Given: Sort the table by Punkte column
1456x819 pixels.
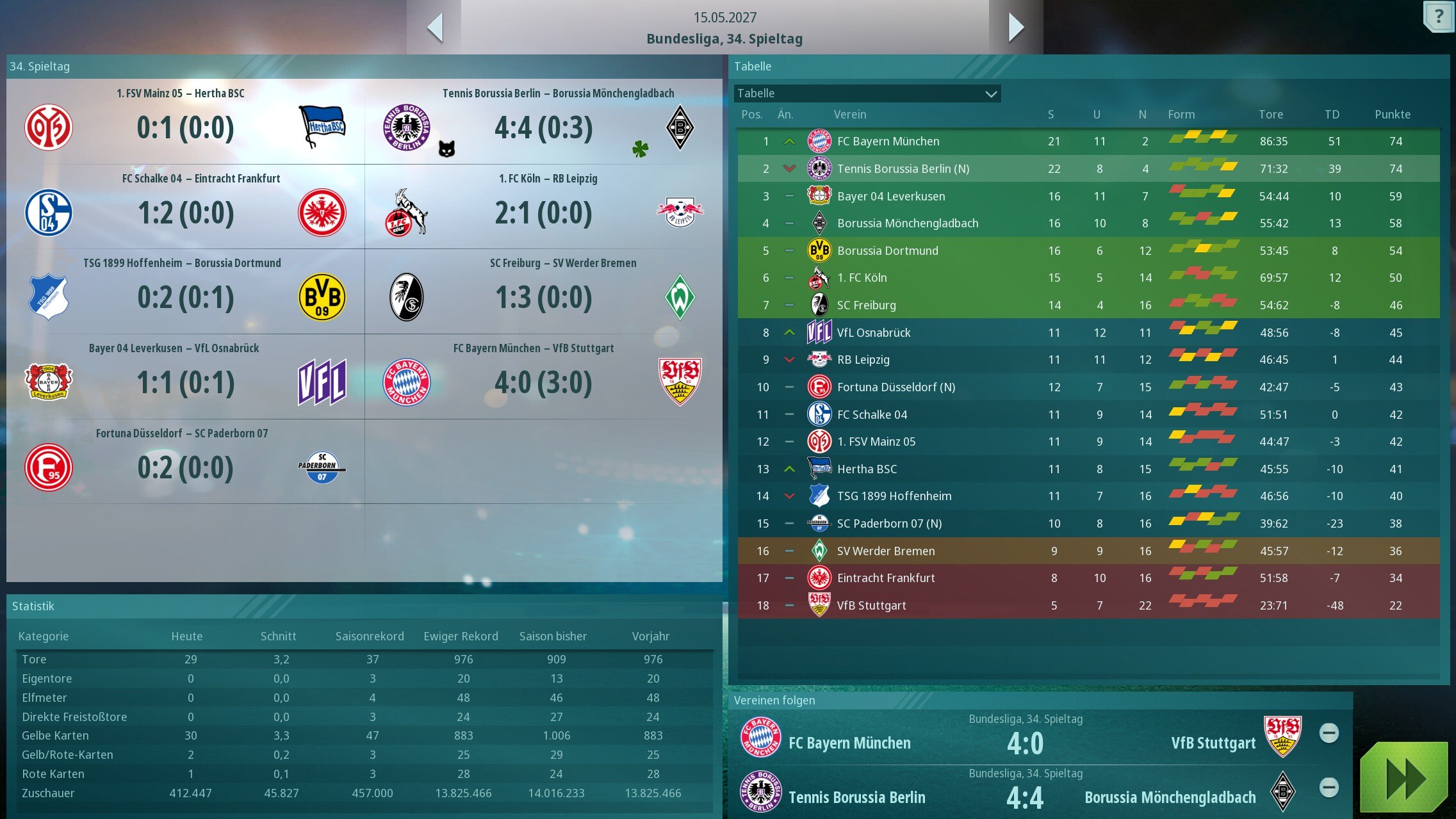Looking at the screenshot, I should (x=1392, y=115).
